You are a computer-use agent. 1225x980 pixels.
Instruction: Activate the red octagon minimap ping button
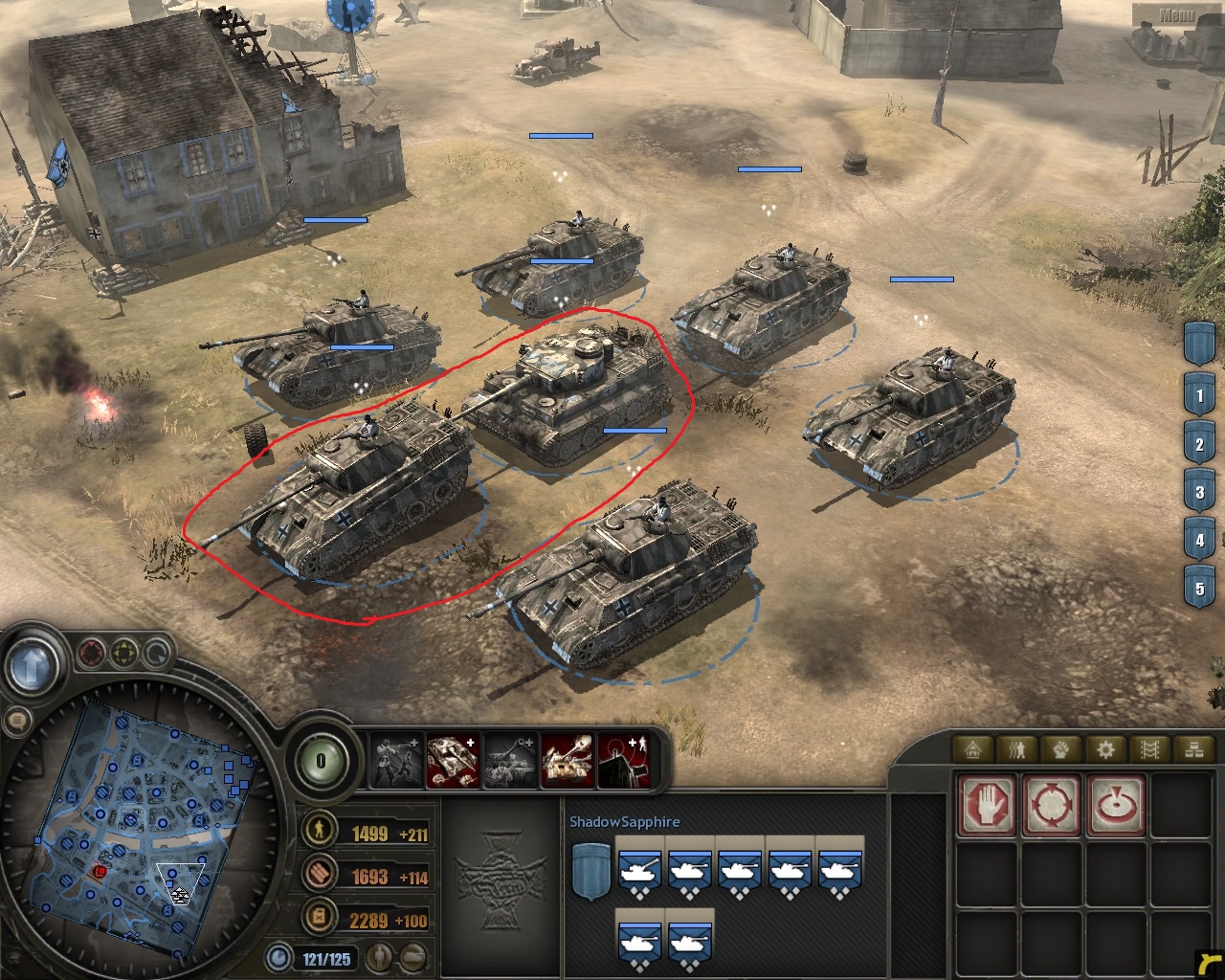click(x=91, y=654)
